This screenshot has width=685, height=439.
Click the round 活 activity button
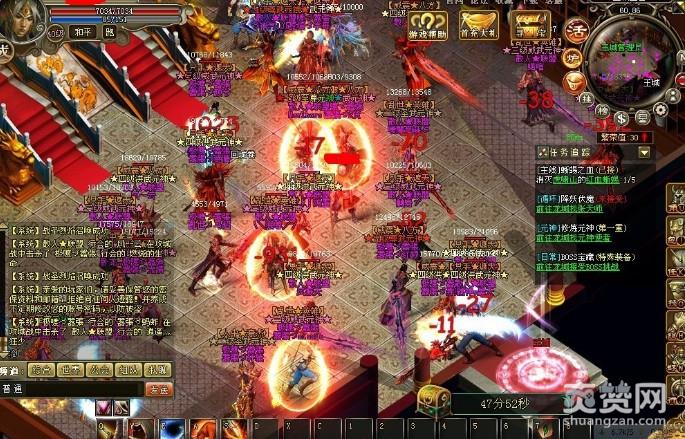point(576,30)
